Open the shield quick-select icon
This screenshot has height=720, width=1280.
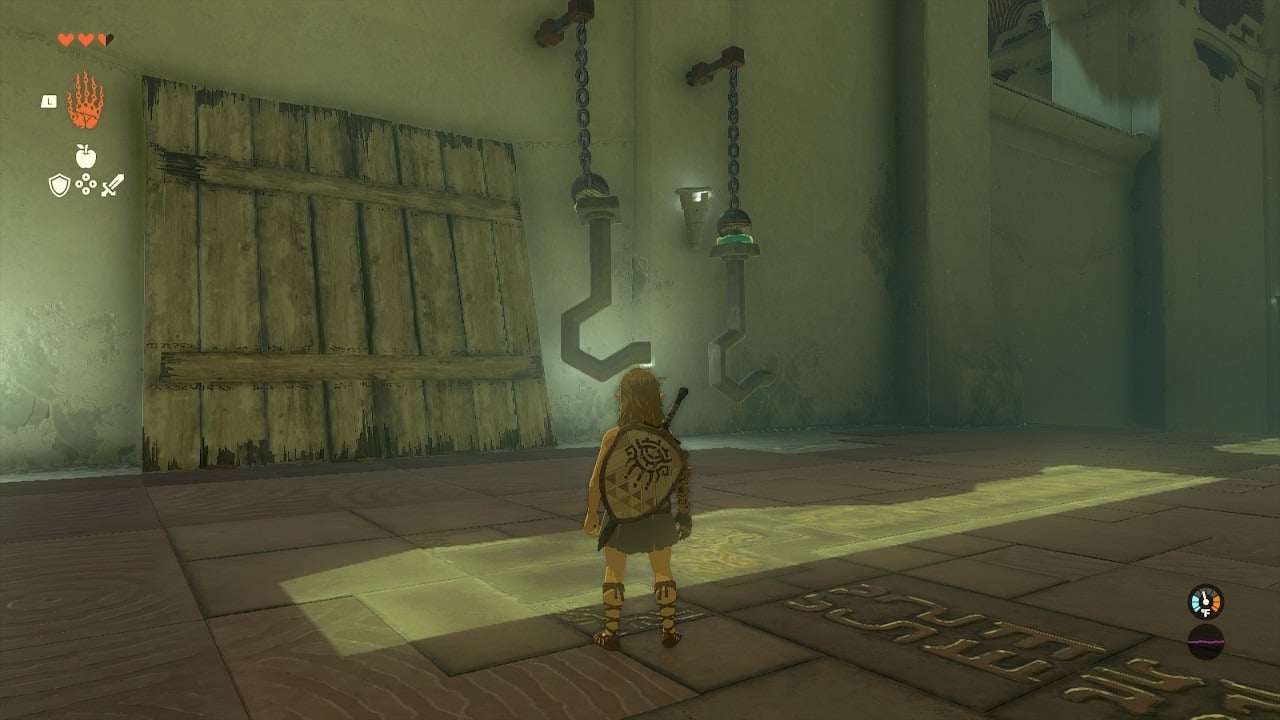tap(59, 185)
